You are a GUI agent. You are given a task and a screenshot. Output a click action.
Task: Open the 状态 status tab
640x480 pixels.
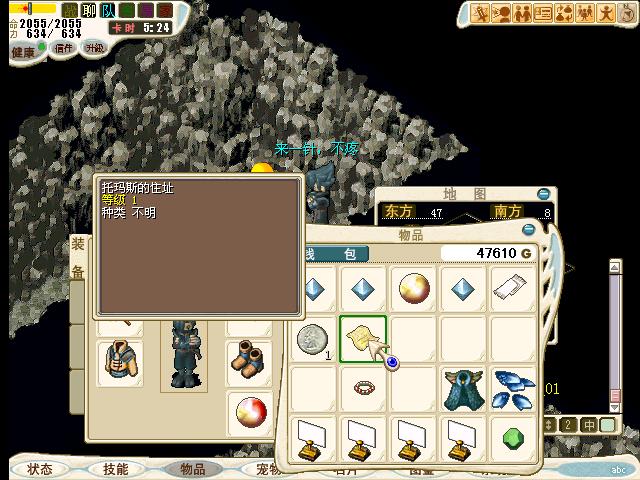click(x=40, y=469)
